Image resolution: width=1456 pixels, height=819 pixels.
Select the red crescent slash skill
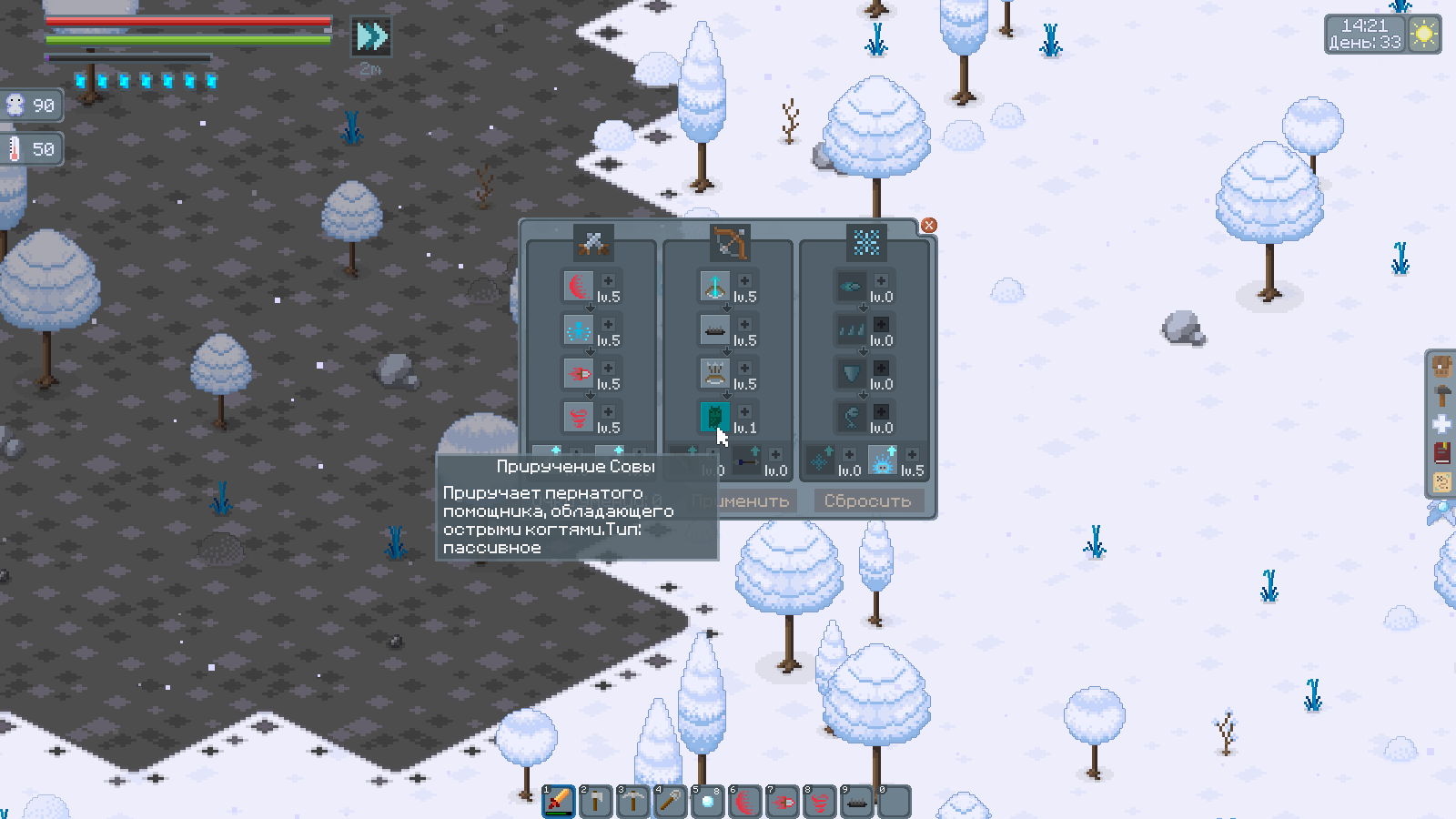tap(578, 286)
